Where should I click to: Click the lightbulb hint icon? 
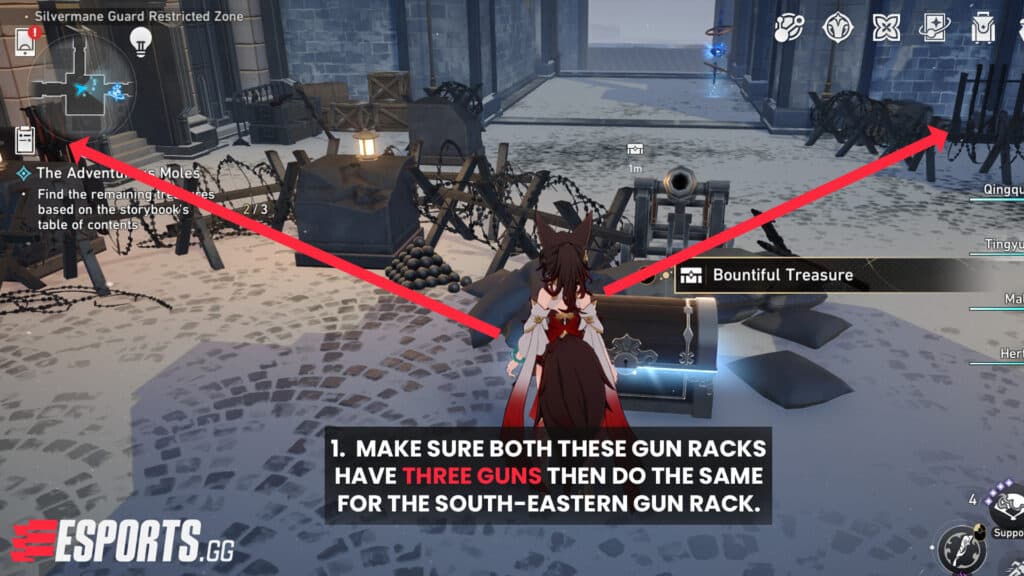140,40
